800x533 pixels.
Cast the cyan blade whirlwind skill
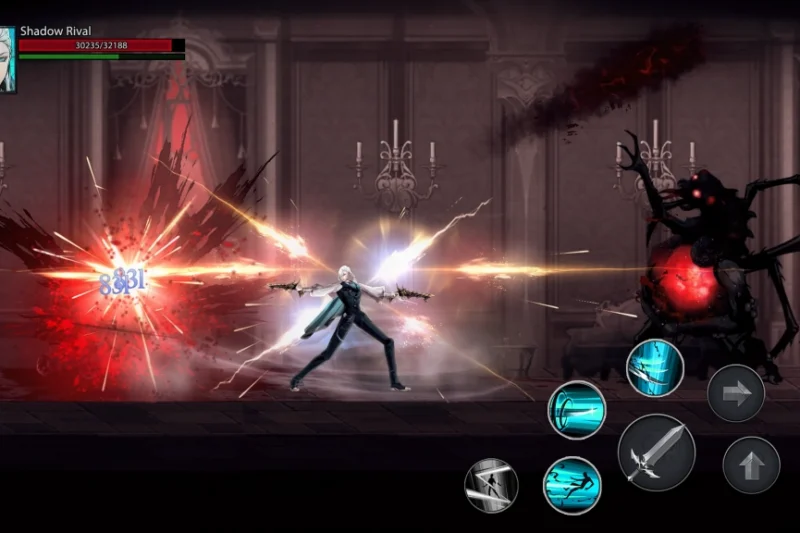pos(655,368)
